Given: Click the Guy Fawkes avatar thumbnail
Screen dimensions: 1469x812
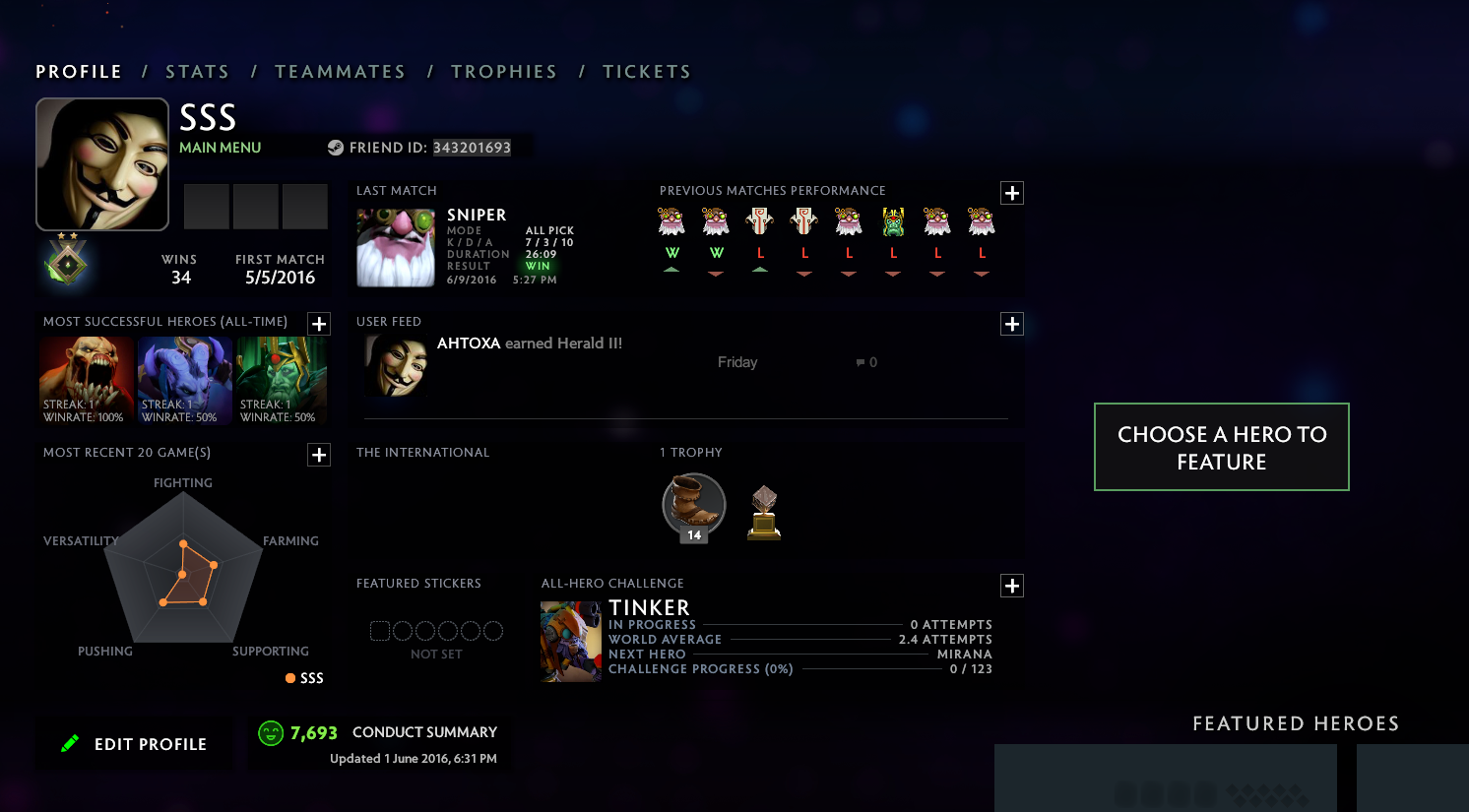Looking at the screenshot, I should [101, 163].
